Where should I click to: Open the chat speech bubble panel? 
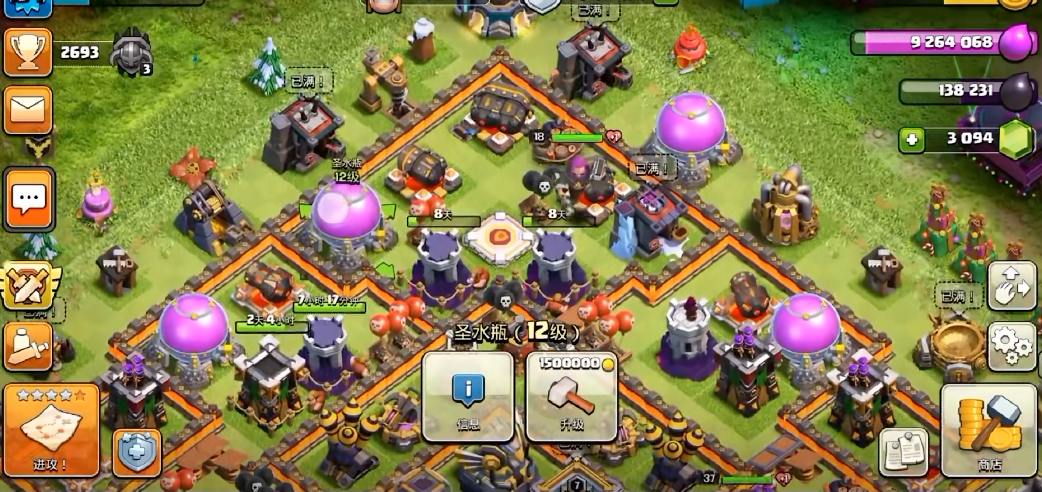[29, 198]
